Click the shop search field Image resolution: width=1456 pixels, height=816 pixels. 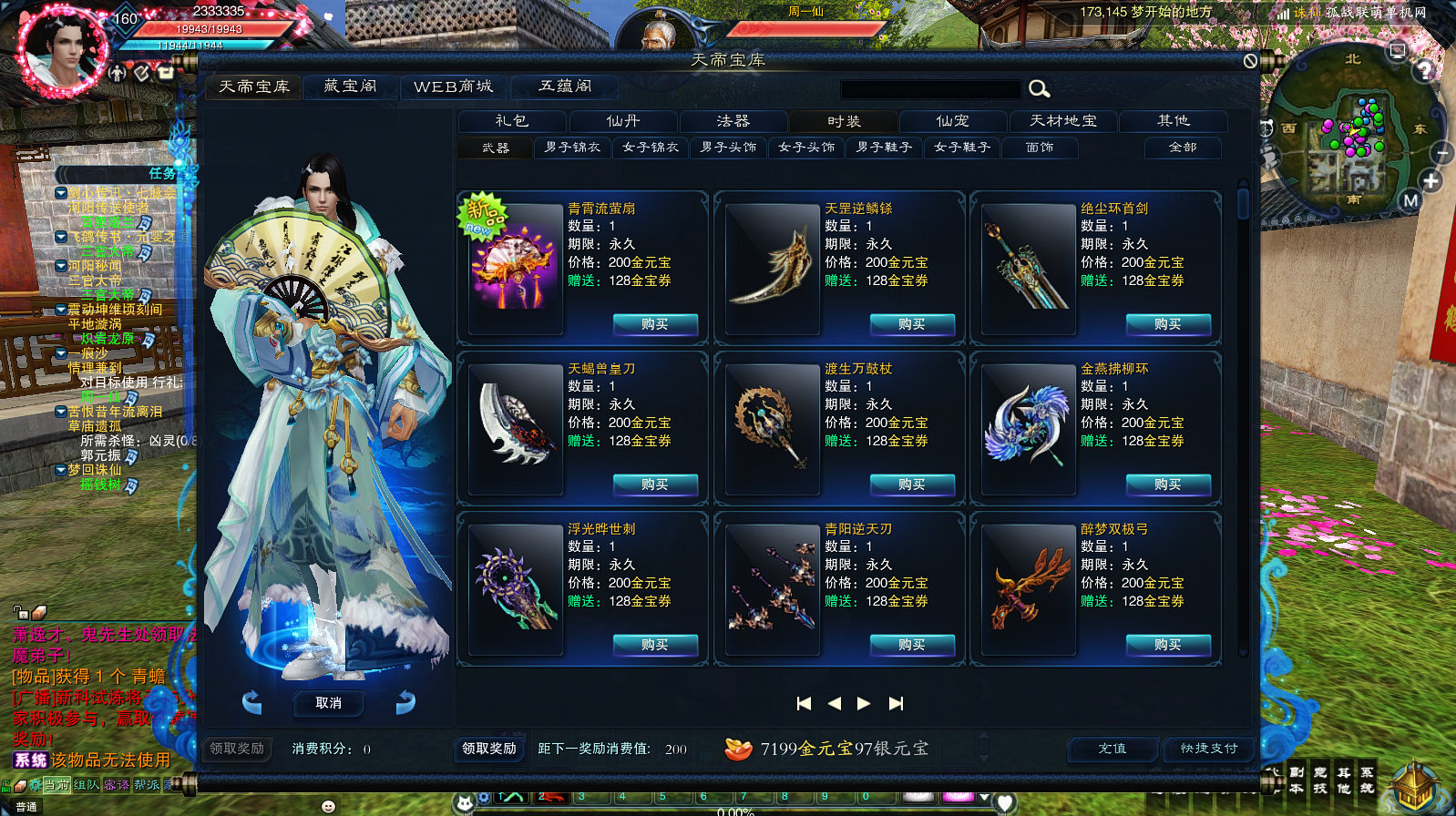[x=929, y=89]
